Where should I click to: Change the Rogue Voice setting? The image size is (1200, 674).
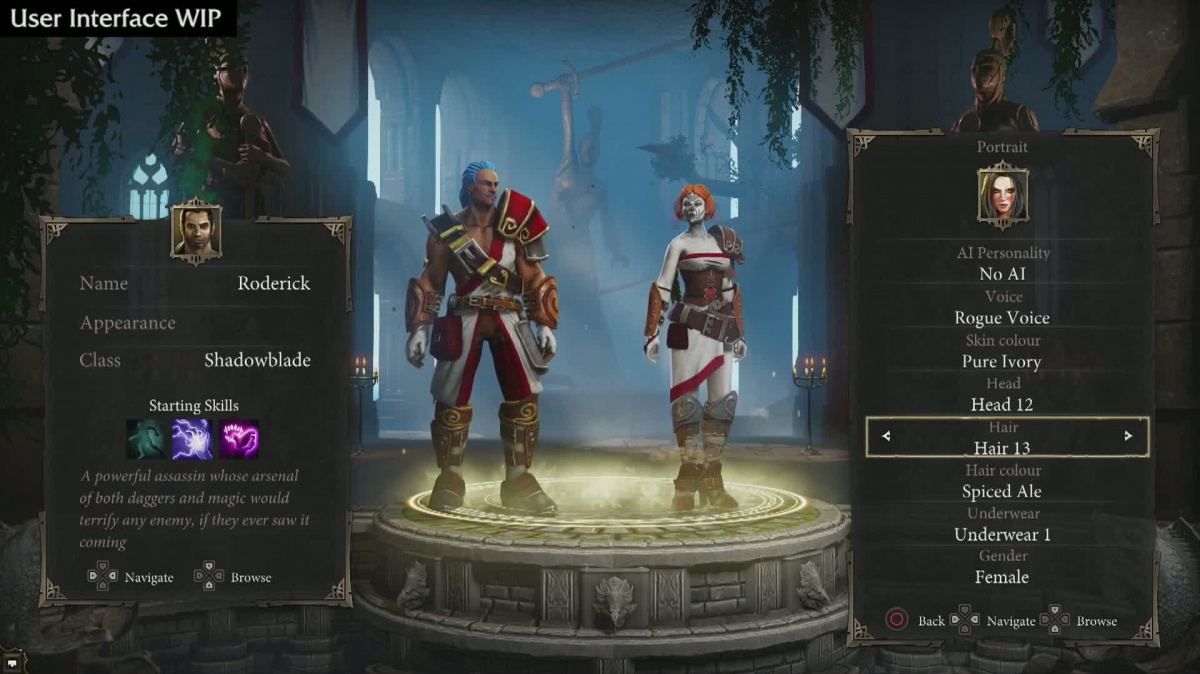tap(1002, 318)
